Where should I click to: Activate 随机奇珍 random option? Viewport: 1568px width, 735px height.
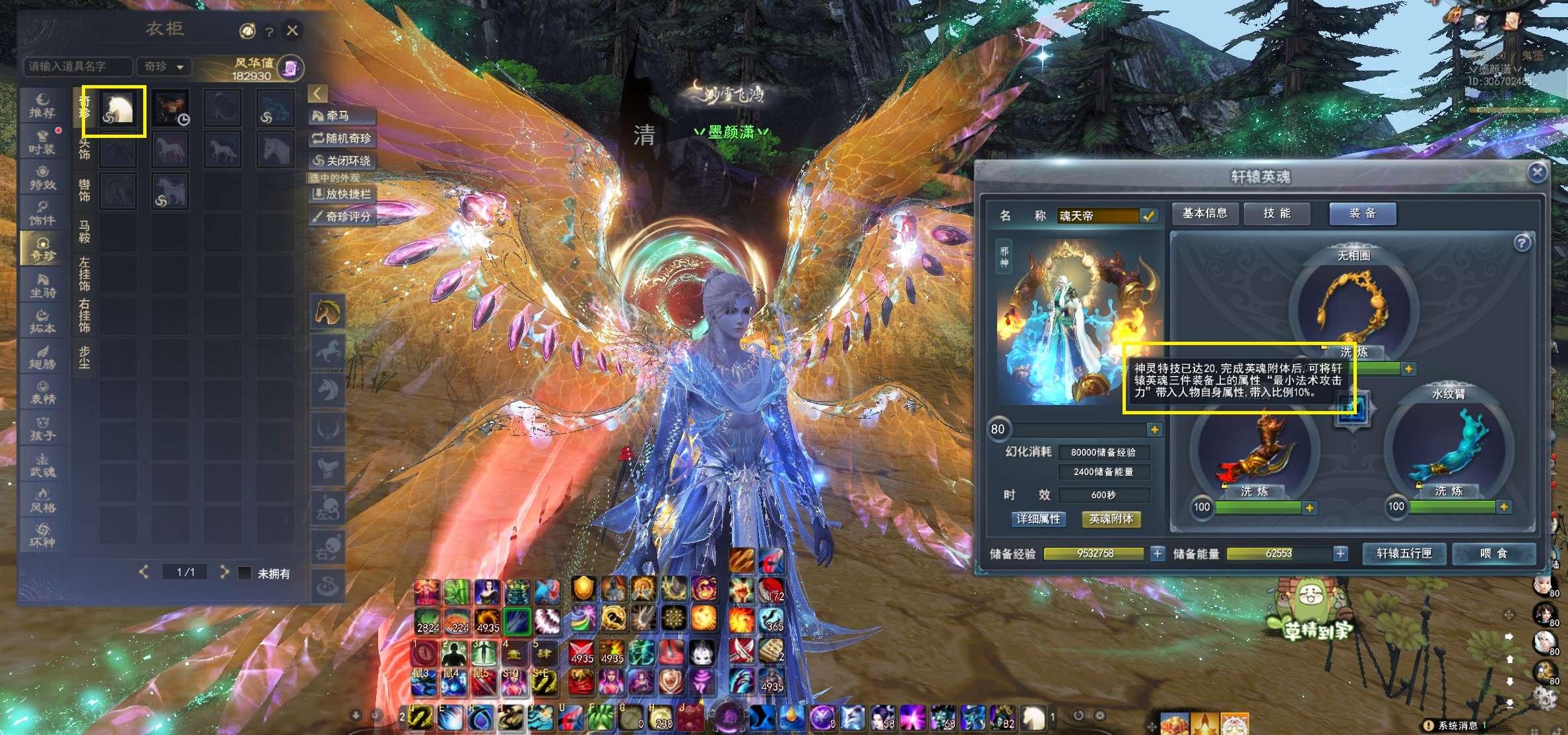pyautogui.click(x=341, y=139)
